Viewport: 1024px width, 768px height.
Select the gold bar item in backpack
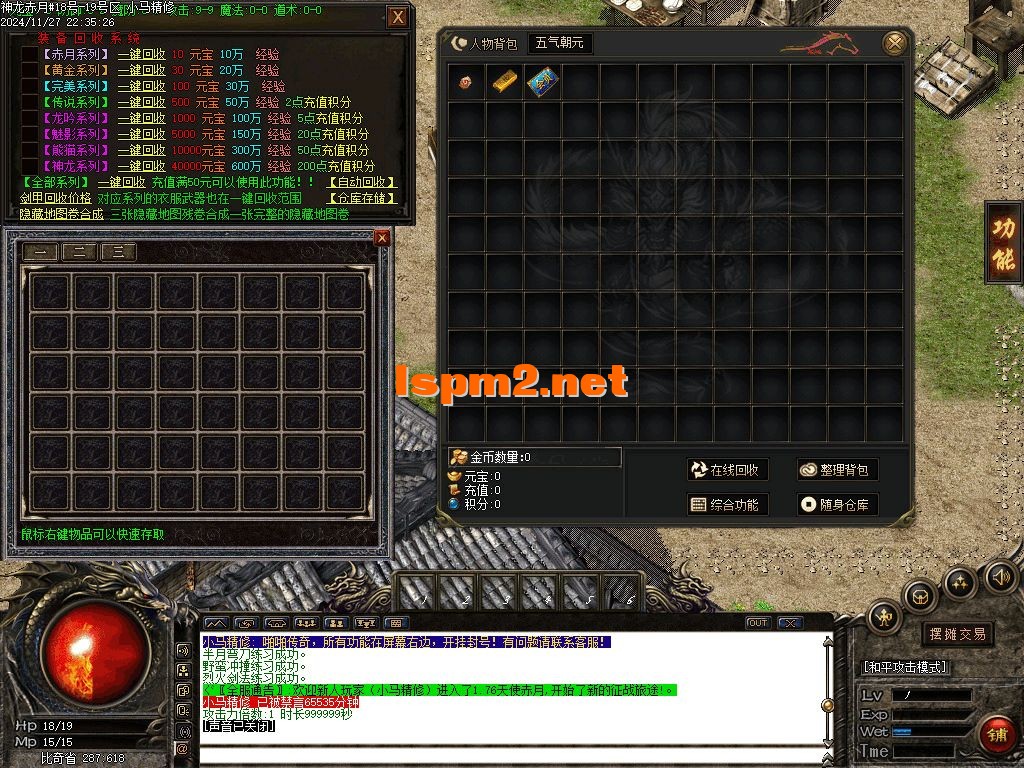(x=505, y=82)
